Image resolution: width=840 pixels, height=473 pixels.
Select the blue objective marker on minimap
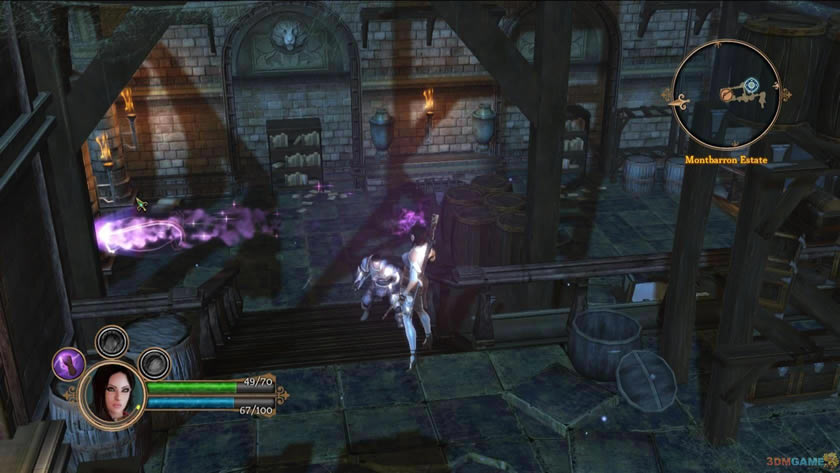752,85
